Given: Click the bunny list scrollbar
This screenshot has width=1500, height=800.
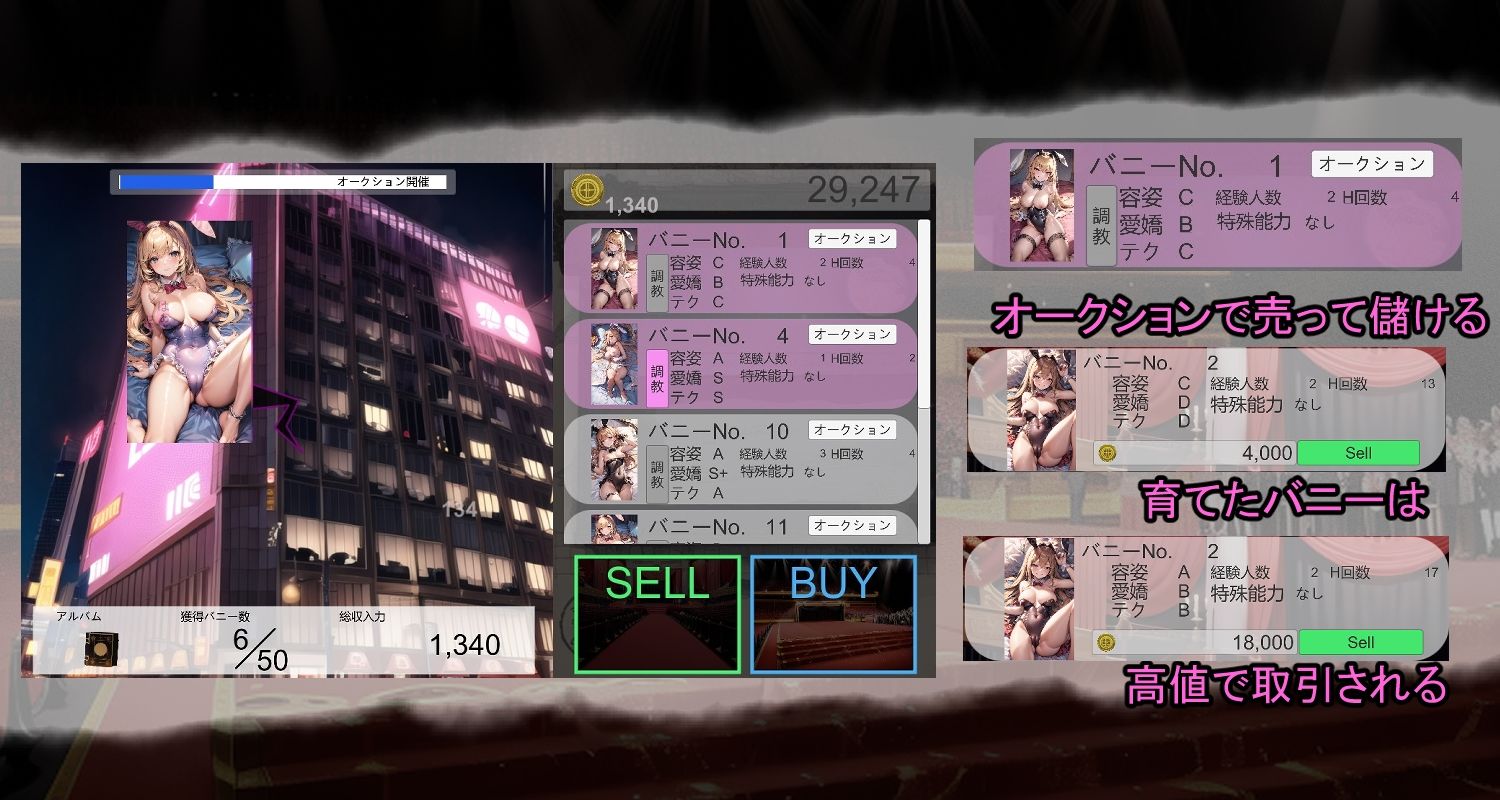Looking at the screenshot, I should [x=924, y=312].
